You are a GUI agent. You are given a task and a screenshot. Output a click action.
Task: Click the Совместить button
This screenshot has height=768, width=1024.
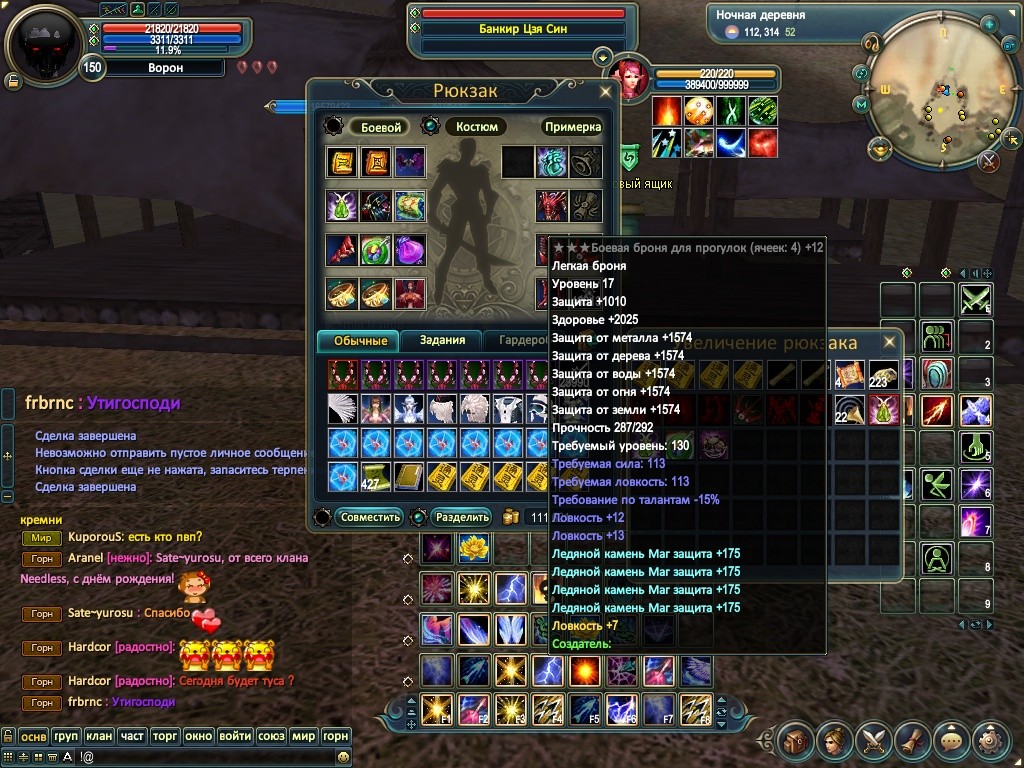[370, 517]
